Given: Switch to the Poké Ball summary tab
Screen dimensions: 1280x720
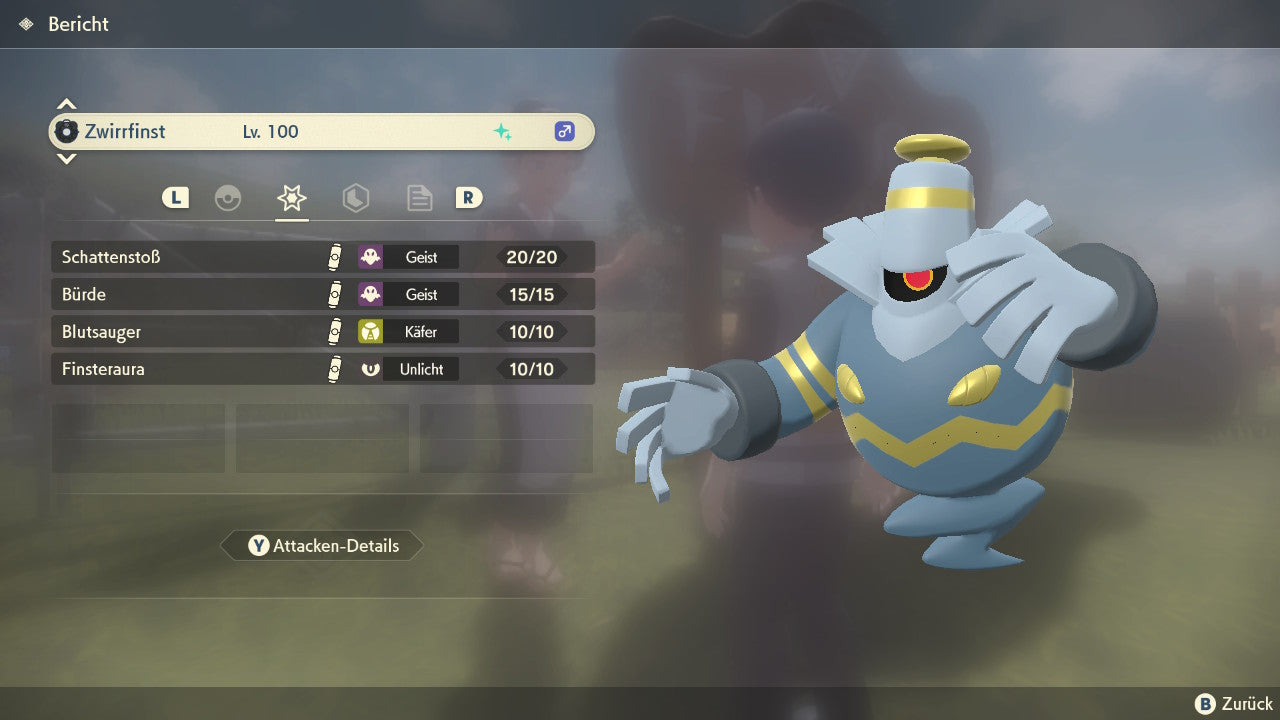Looking at the screenshot, I should (228, 198).
